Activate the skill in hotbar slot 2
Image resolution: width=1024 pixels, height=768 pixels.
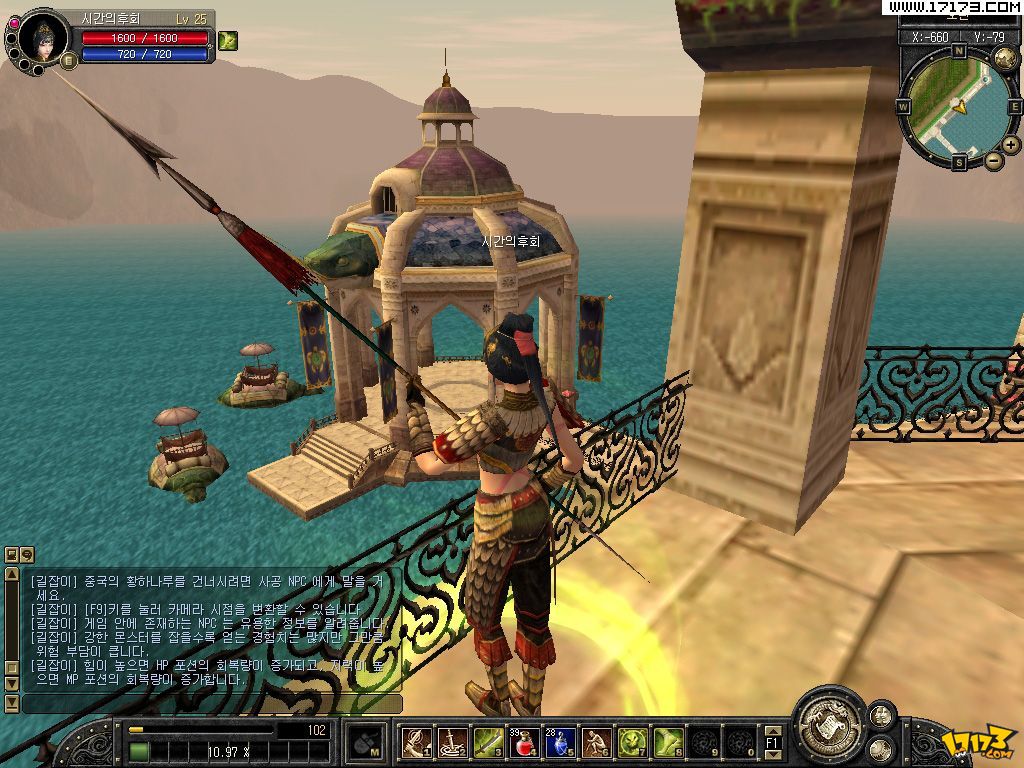coord(452,742)
